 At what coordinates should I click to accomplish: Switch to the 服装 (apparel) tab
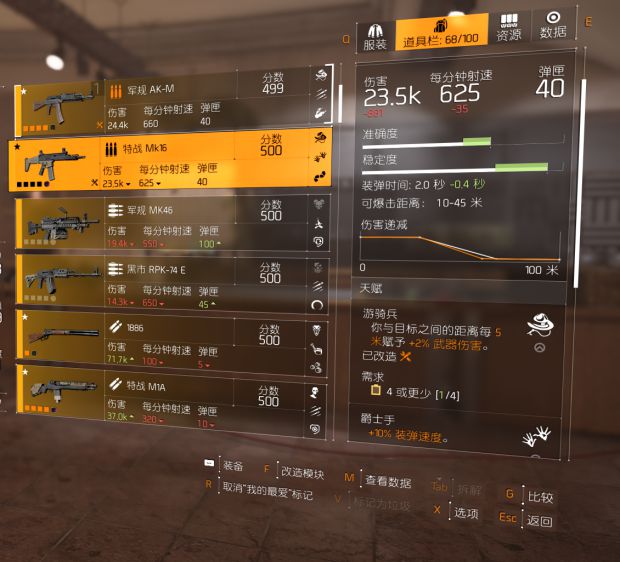click(375, 36)
